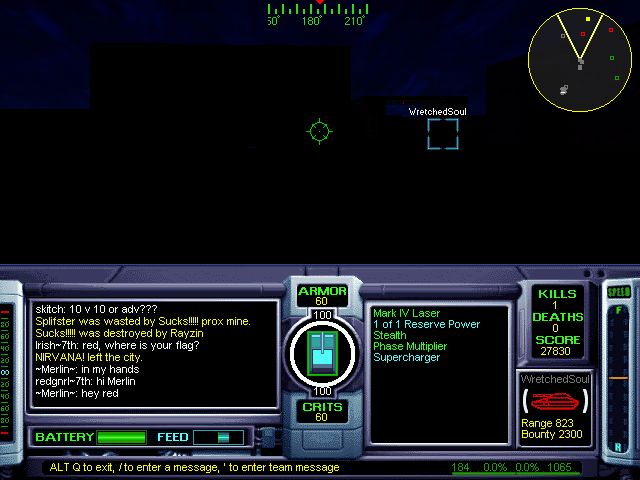Pick the Supercharger entry
The width and height of the screenshot is (640, 480).
pyautogui.click(x=406, y=357)
